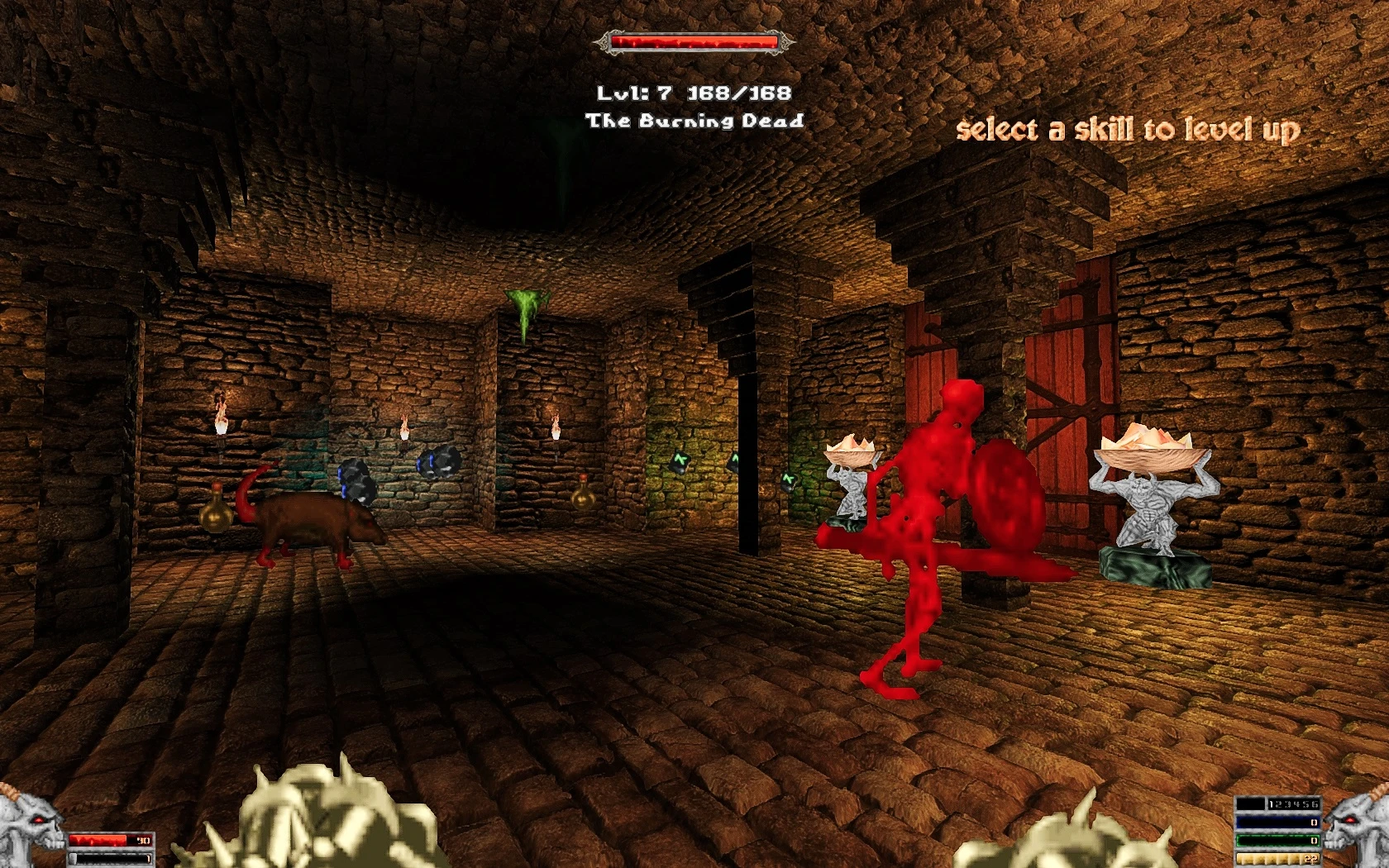Toggle the blue mana bar bottom-right
This screenshot has height=868, width=1389.
click(1278, 822)
